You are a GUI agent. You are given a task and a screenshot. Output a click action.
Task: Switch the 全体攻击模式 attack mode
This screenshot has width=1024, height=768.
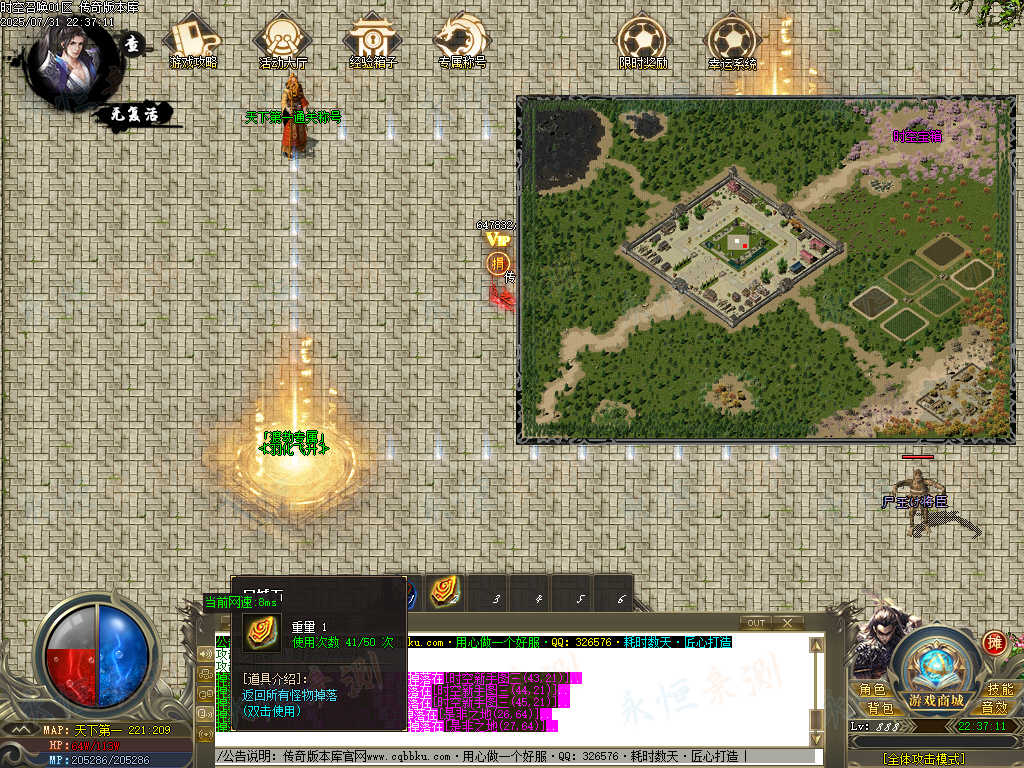point(925,759)
